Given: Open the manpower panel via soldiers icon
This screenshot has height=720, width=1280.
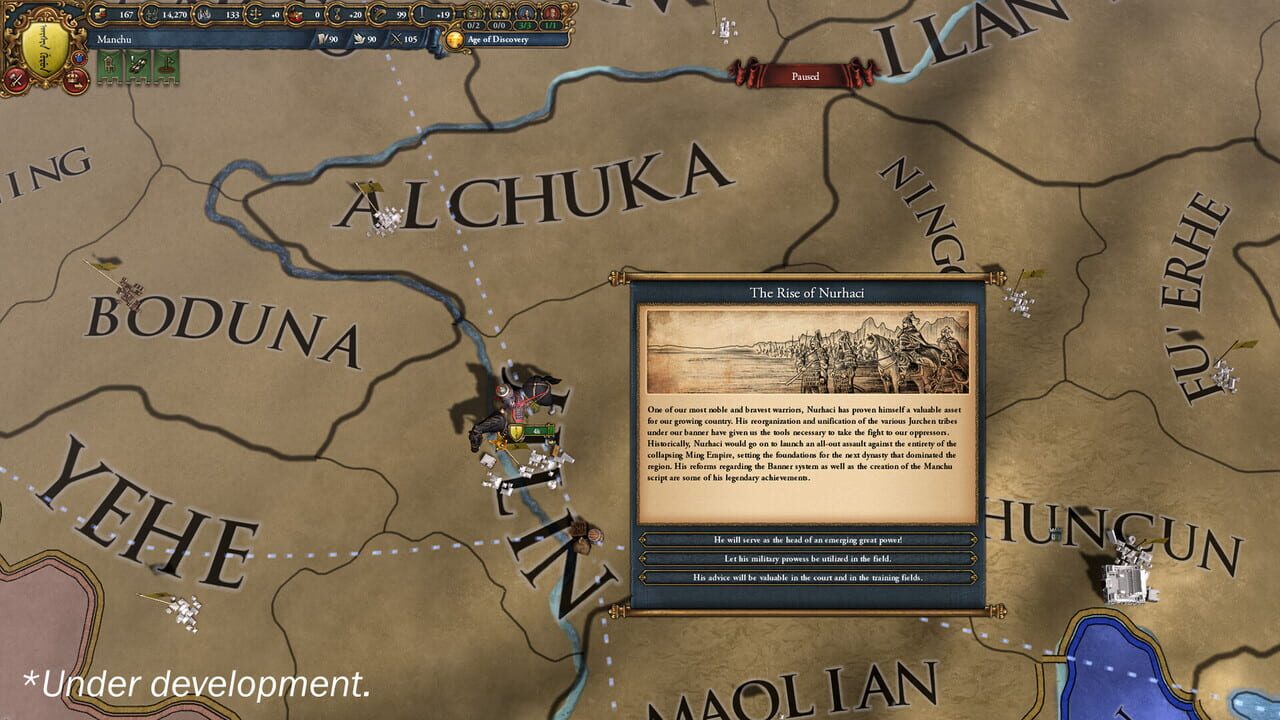Looking at the screenshot, I should coord(150,12).
